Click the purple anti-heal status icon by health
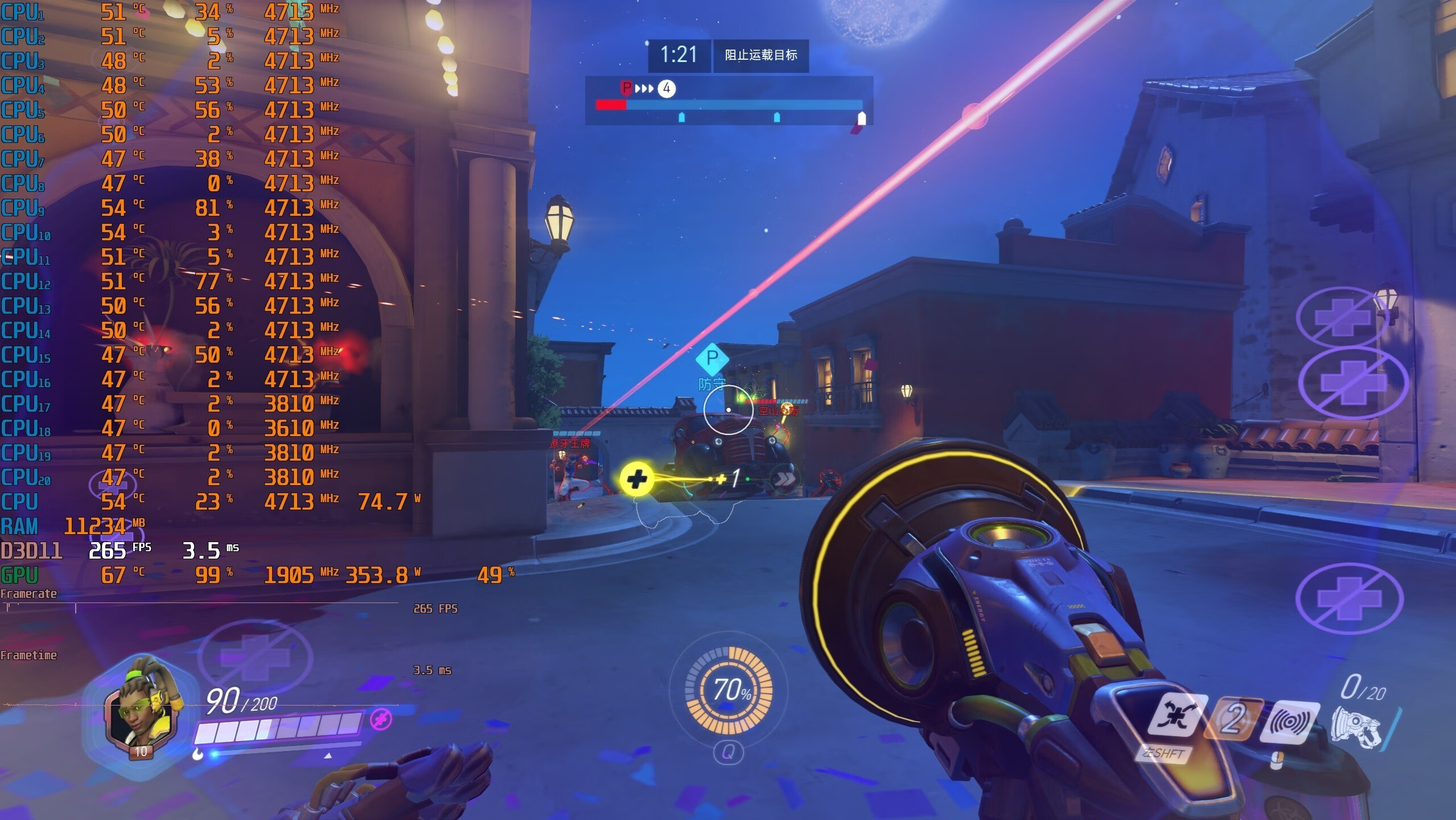 [x=380, y=719]
